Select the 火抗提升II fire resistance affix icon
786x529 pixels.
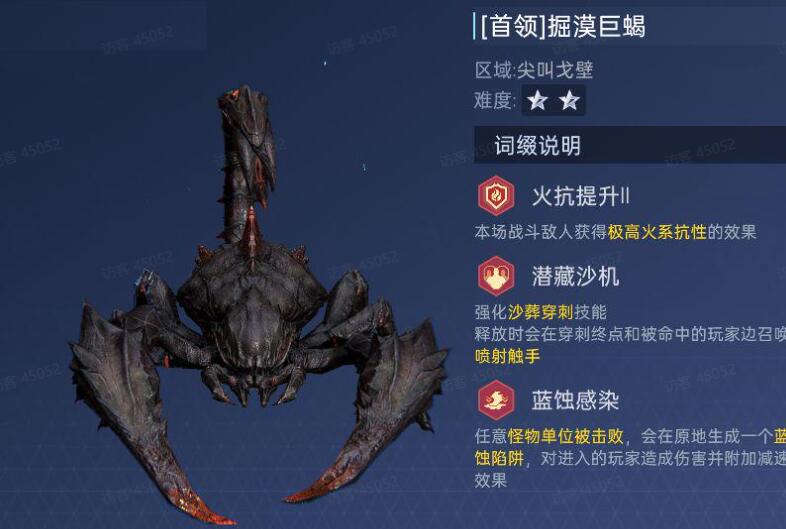(x=495, y=195)
